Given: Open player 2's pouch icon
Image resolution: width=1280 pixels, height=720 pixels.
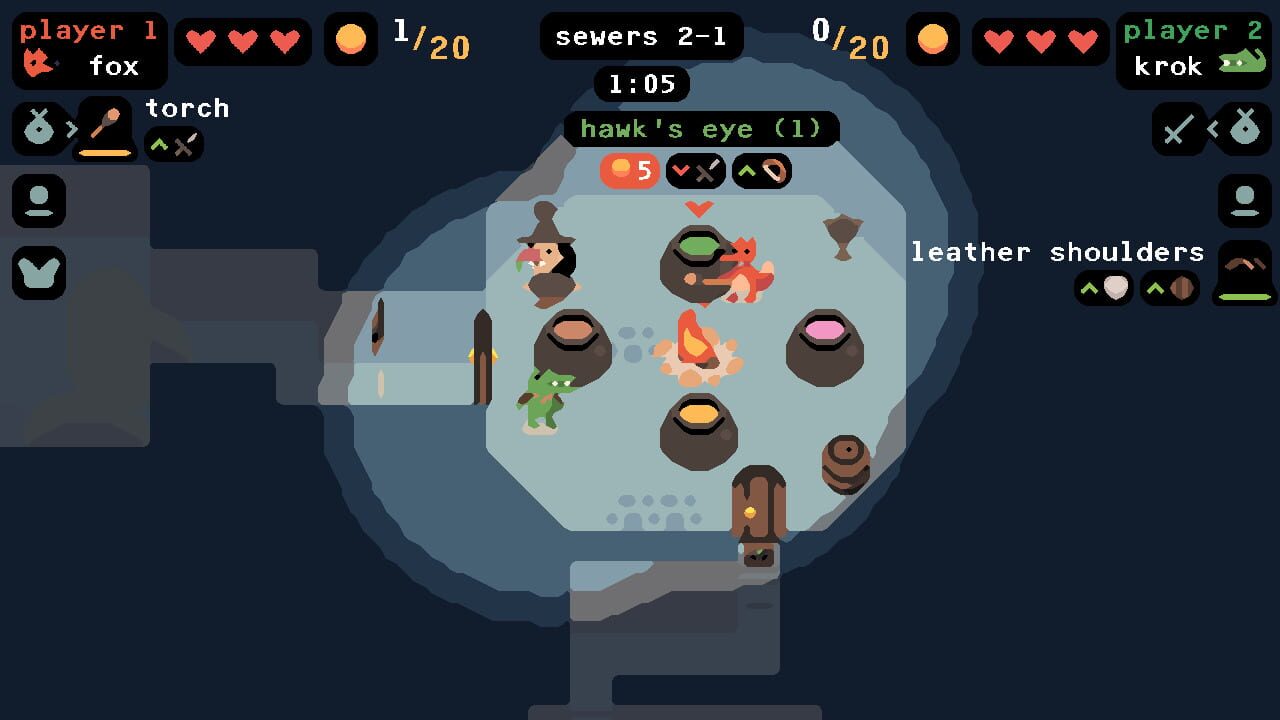Looking at the screenshot, I should coord(1243,128).
